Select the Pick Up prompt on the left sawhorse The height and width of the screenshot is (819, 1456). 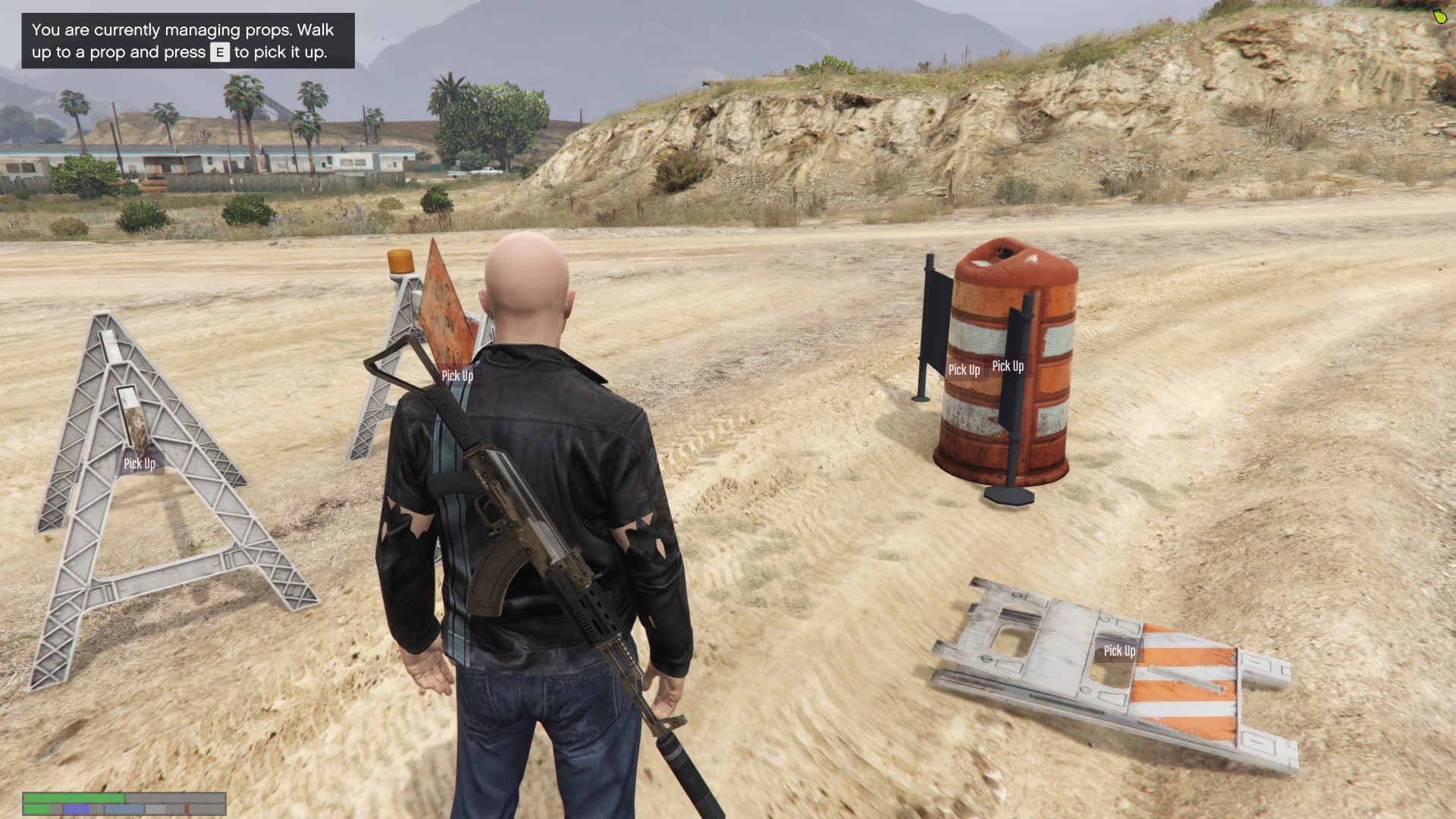[x=140, y=463]
